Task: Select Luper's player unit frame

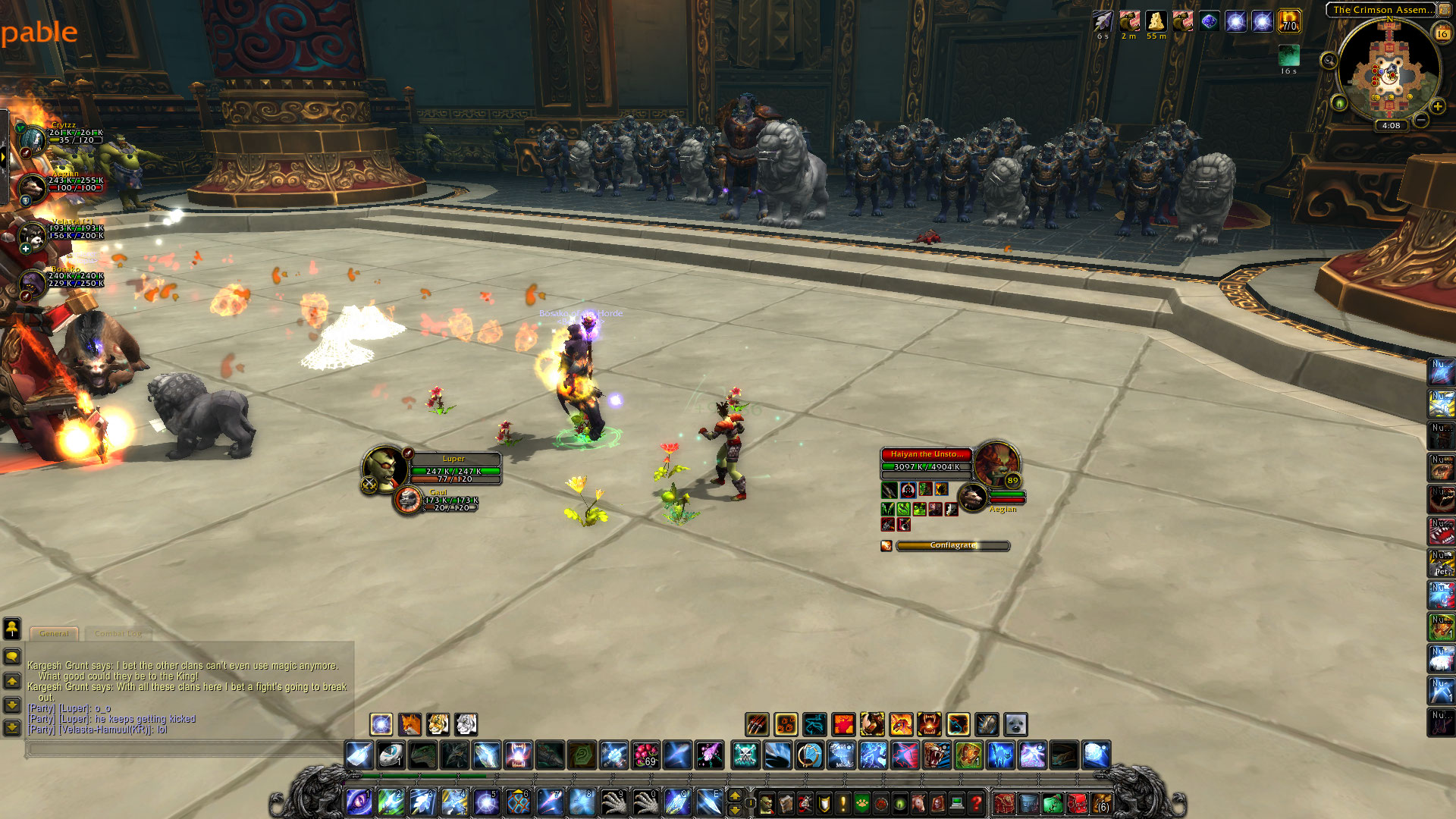Action: pyautogui.click(x=453, y=469)
